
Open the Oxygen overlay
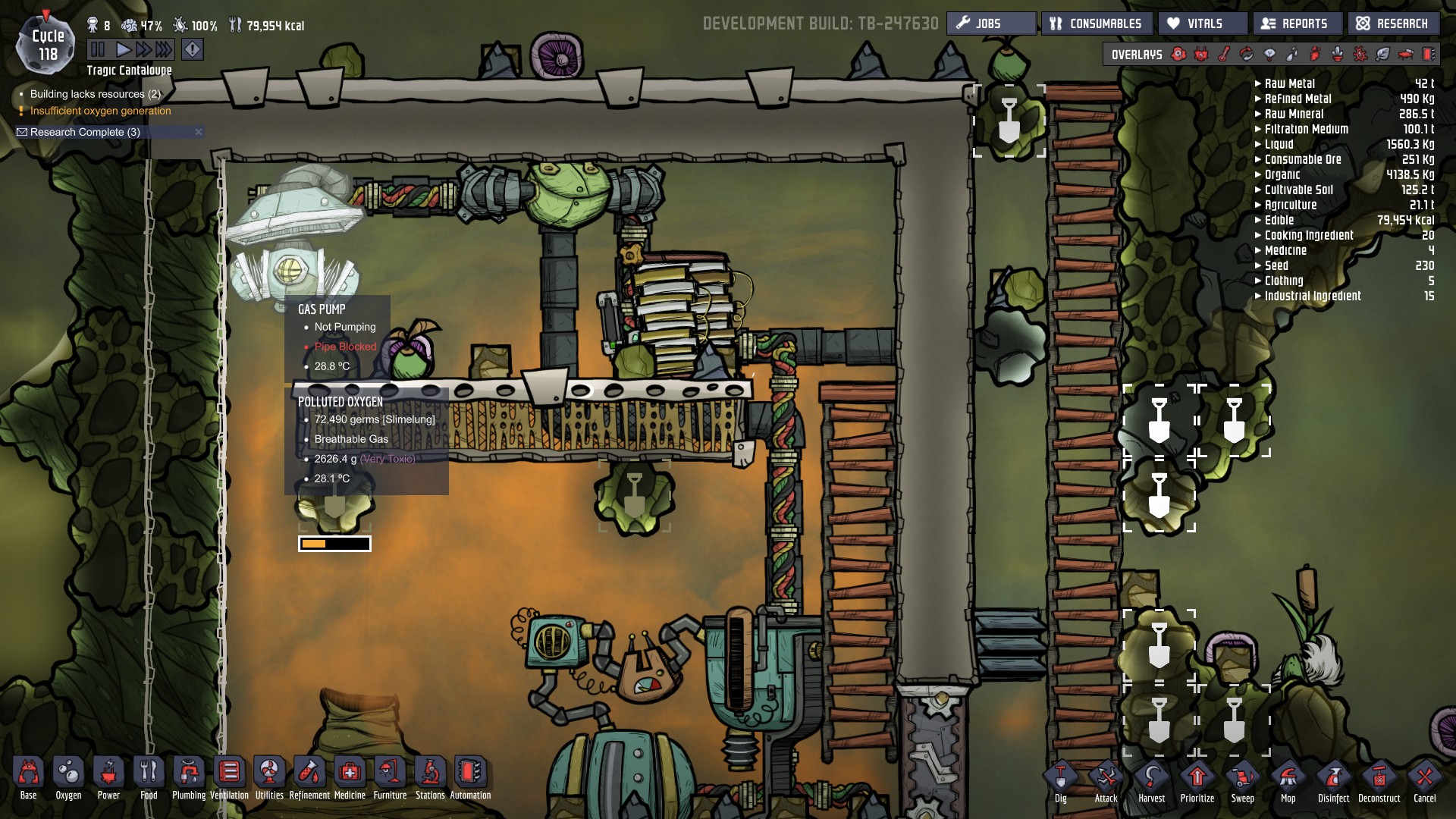(1179, 55)
